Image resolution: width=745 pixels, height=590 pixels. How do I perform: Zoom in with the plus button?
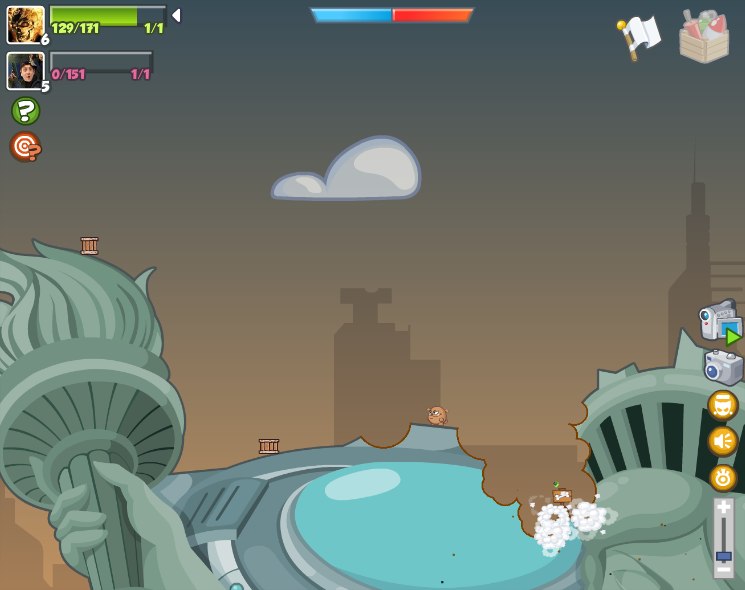tap(724, 507)
